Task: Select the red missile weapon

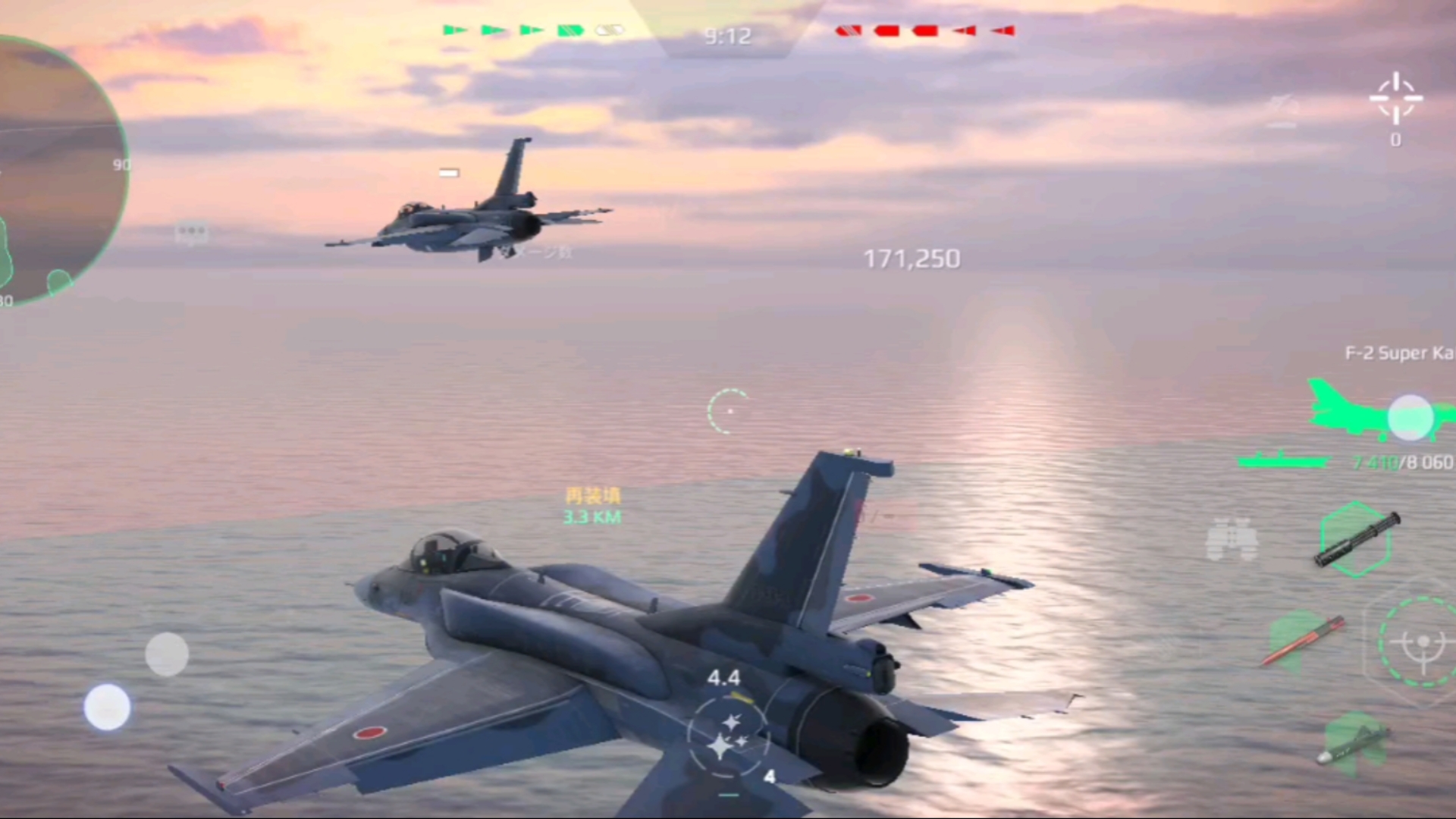Action: tap(1303, 641)
